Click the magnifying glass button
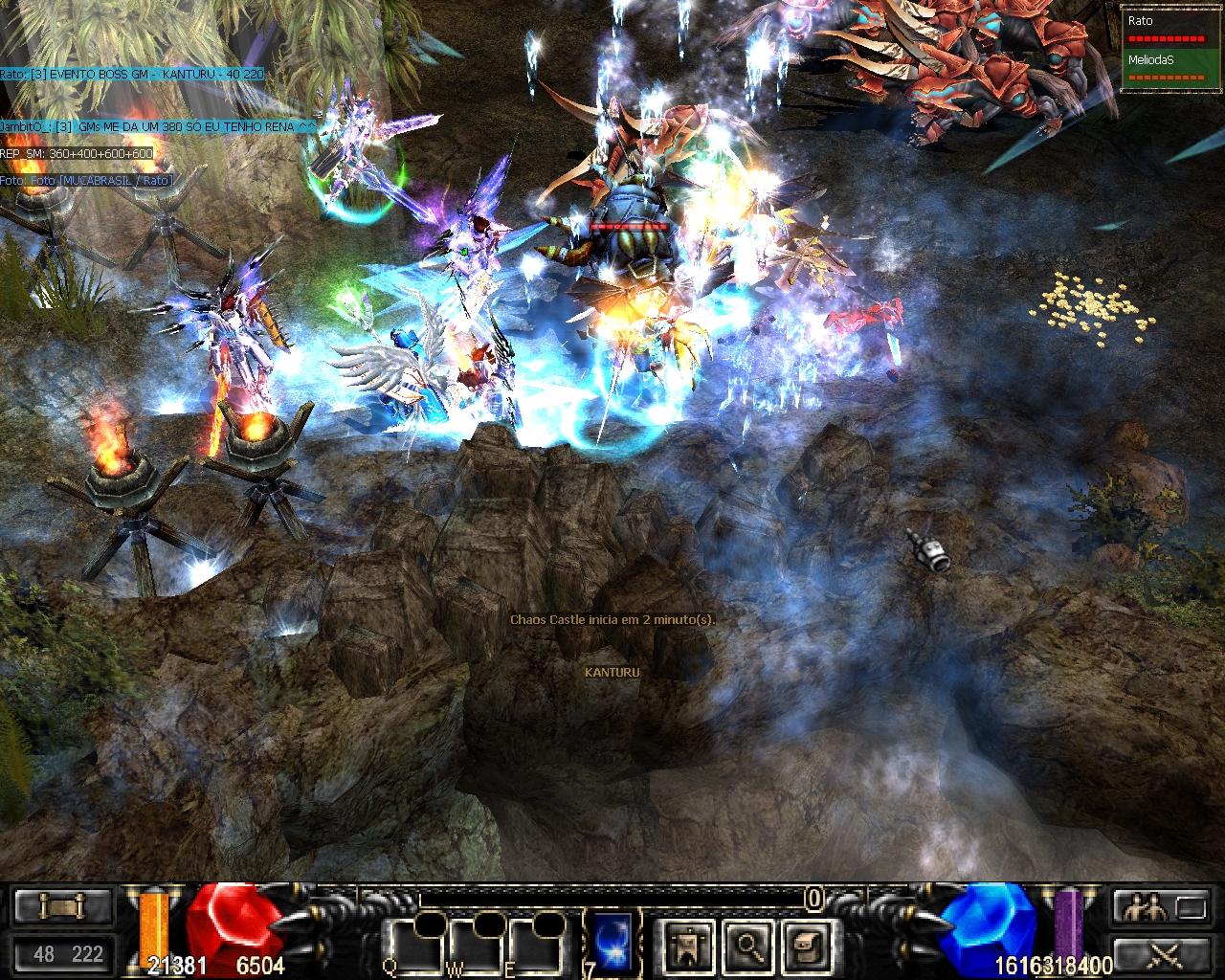Image resolution: width=1225 pixels, height=980 pixels. coord(748,947)
